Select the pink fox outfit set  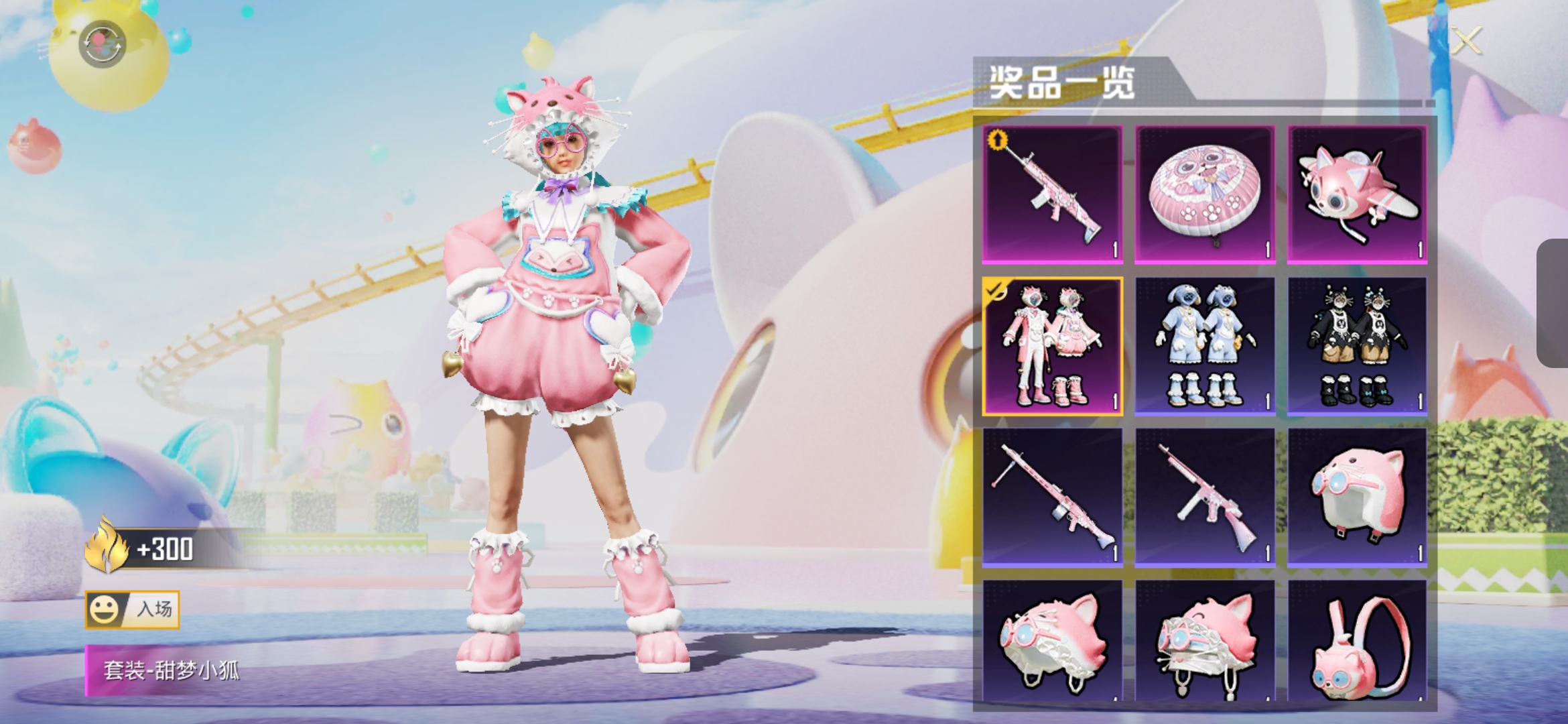coord(1053,346)
